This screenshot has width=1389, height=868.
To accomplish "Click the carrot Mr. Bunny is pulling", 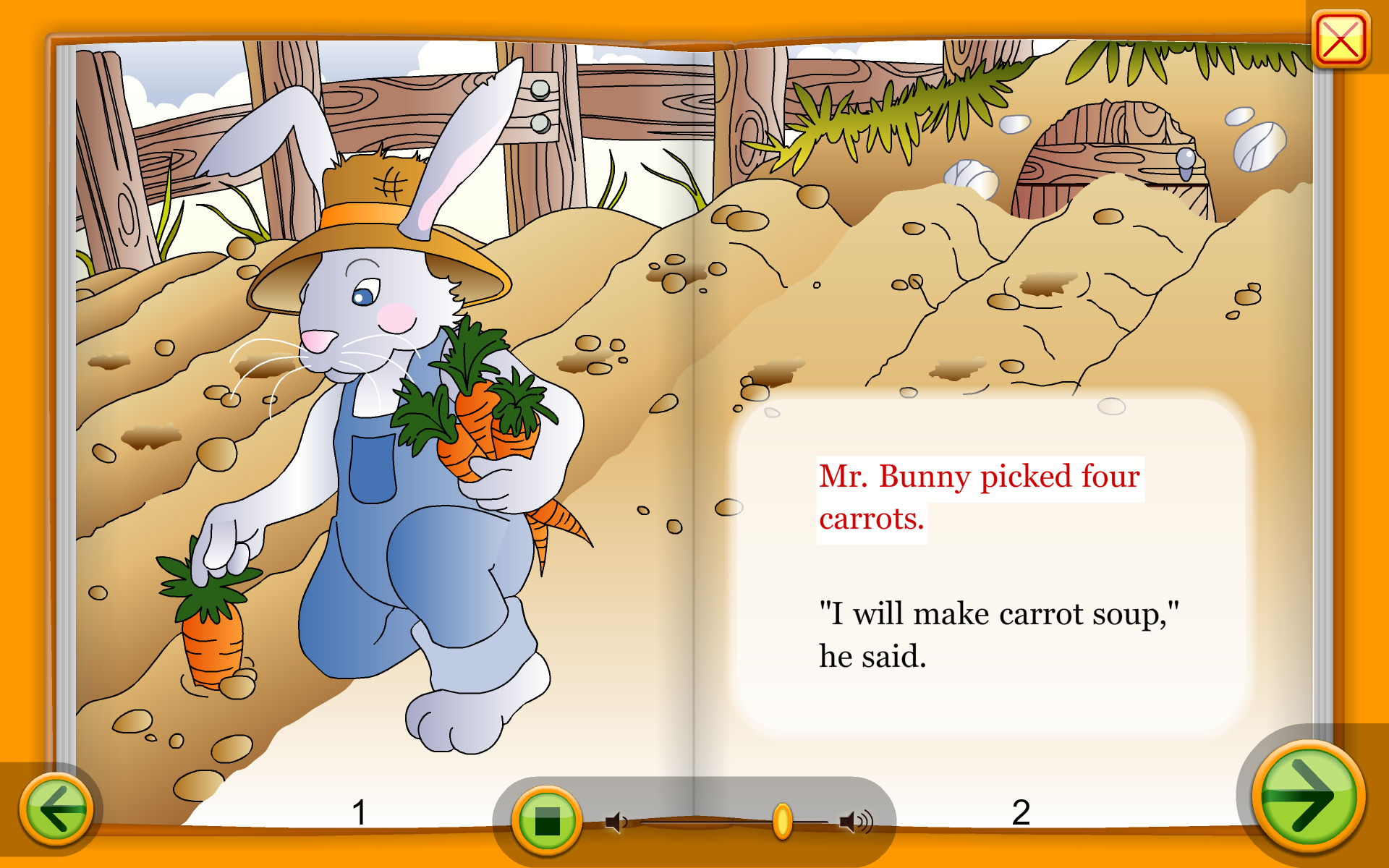I will (211, 637).
